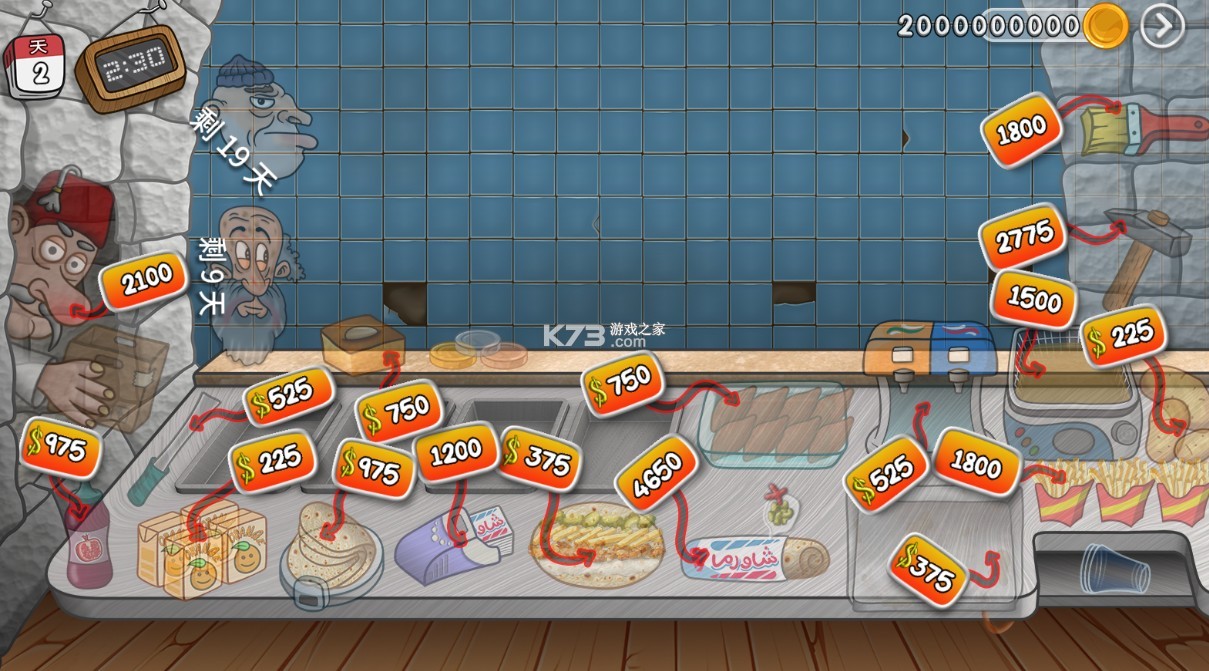Purchase the 1200 wrapping paper holder upgrade
The height and width of the screenshot is (671, 1209).
tap(455, 452)
